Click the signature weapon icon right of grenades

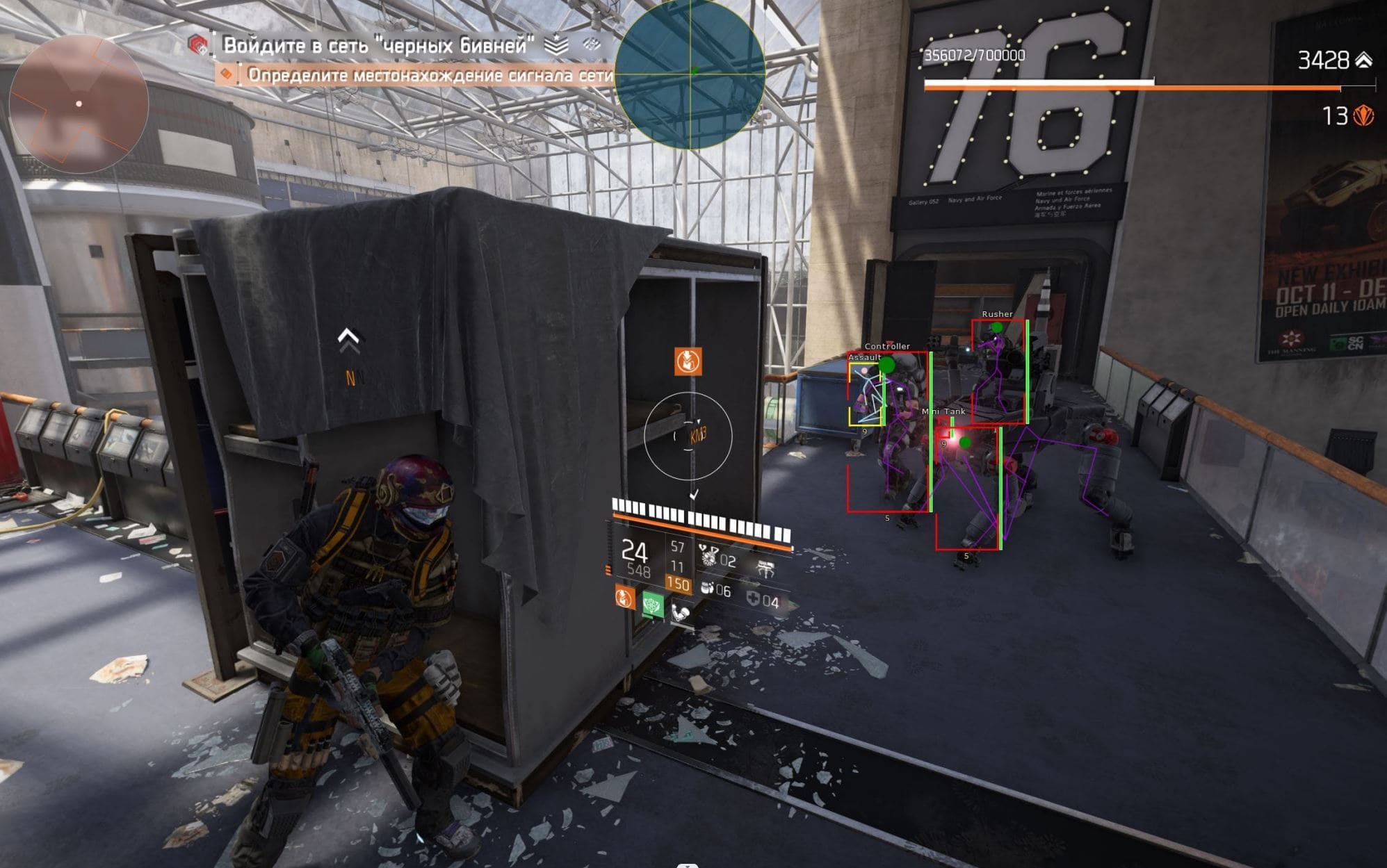(x=765, y=569)
